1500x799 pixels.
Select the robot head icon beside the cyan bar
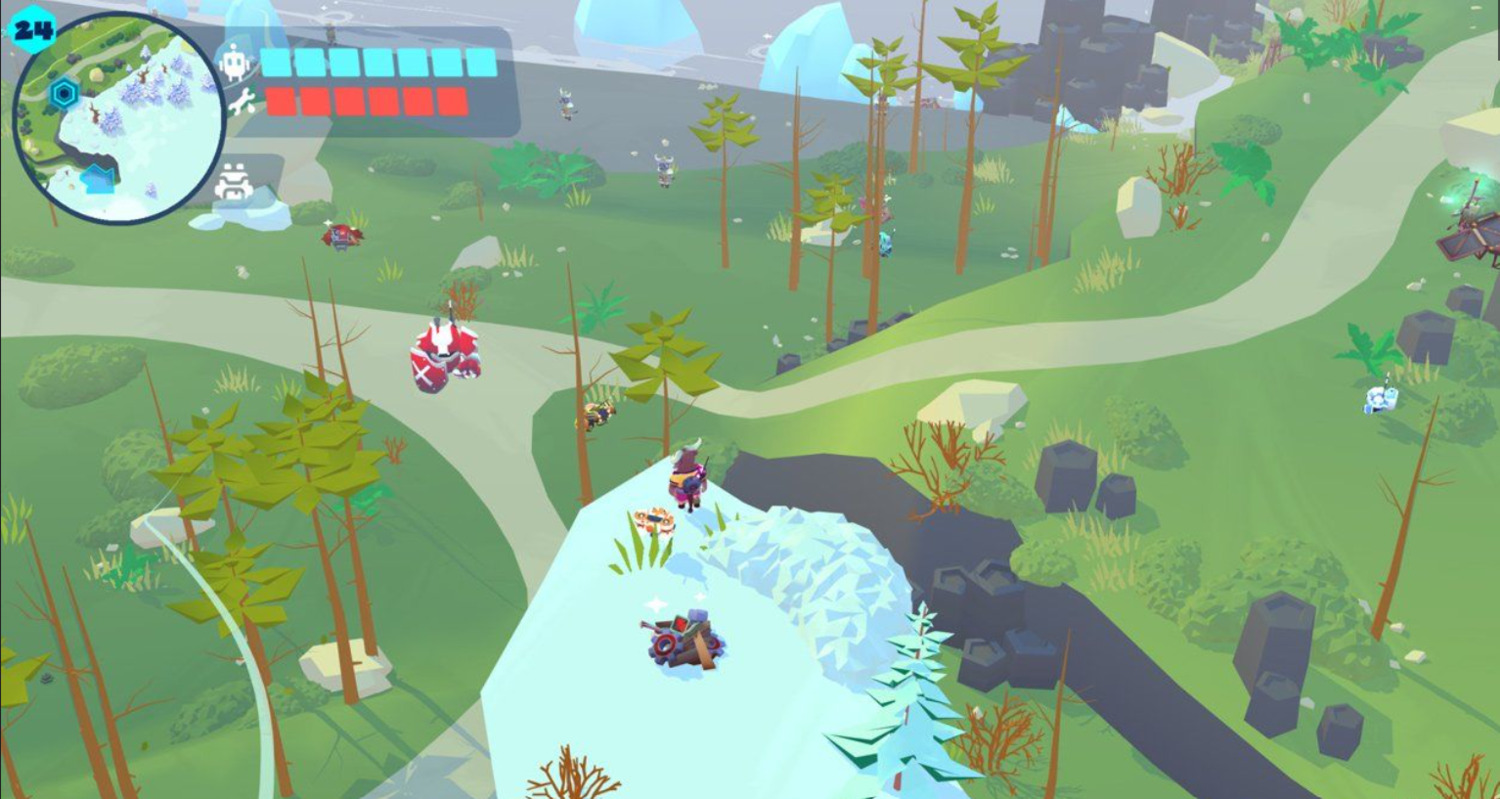pyautogui.click(x=235, y=63)
